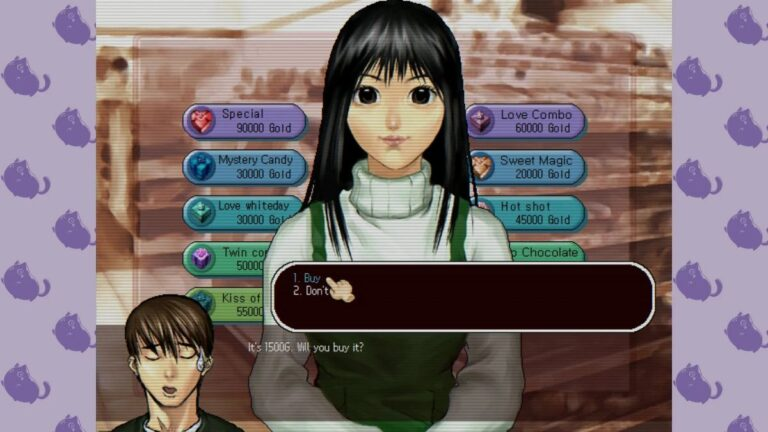The width and height of the screenshot is (768, 432).
Task: Select Mystery Candy in the shop
Action: 244,166
